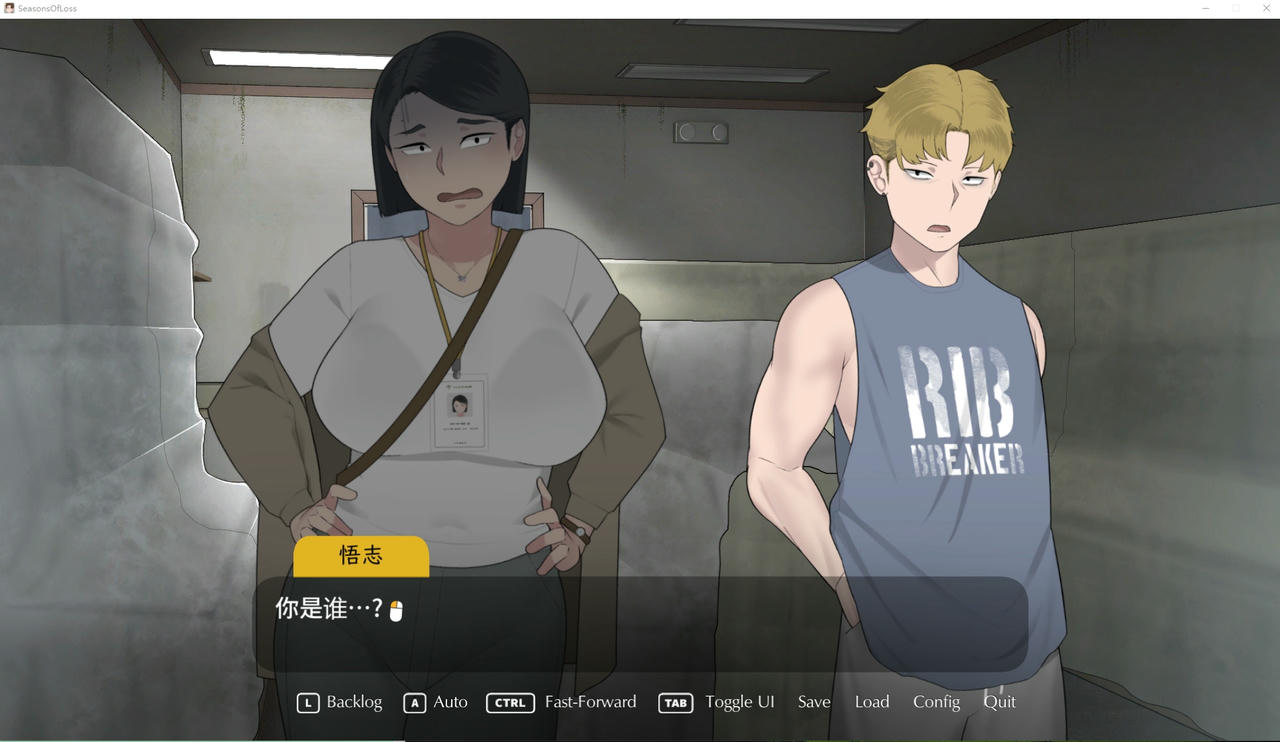
Task: Quit the game
Action: [999, 703]
